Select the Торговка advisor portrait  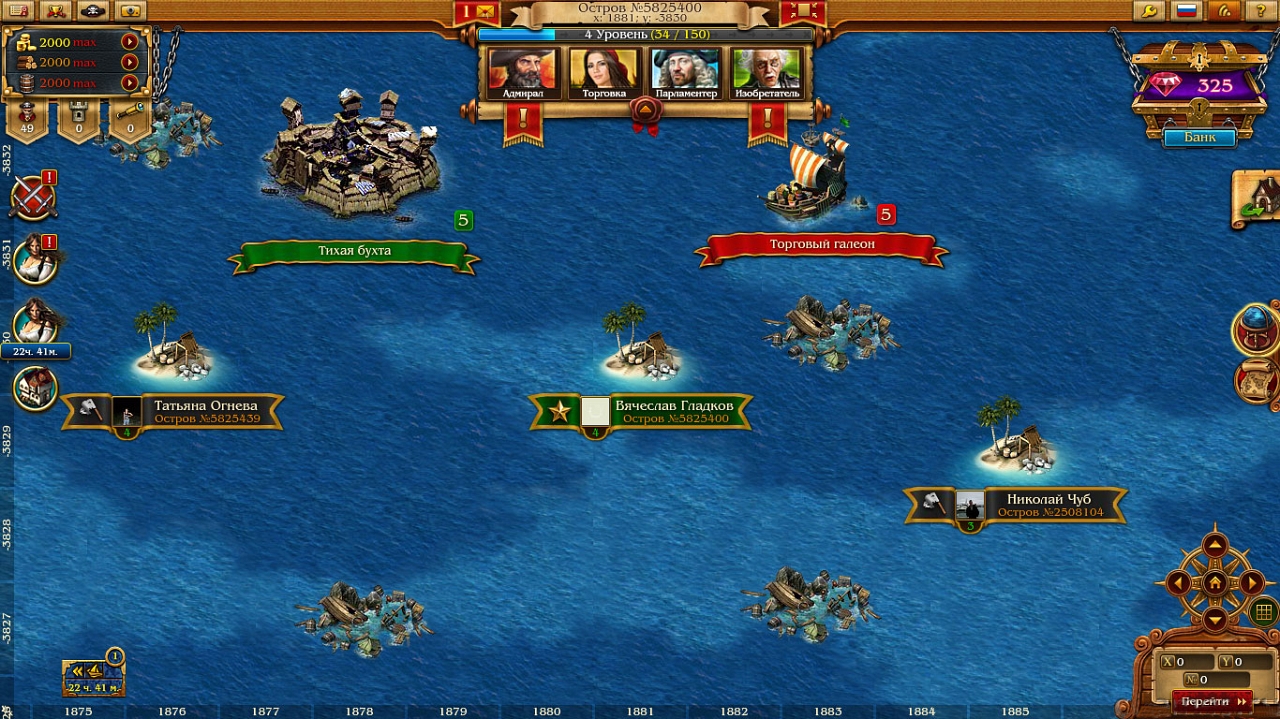(604, 72)
